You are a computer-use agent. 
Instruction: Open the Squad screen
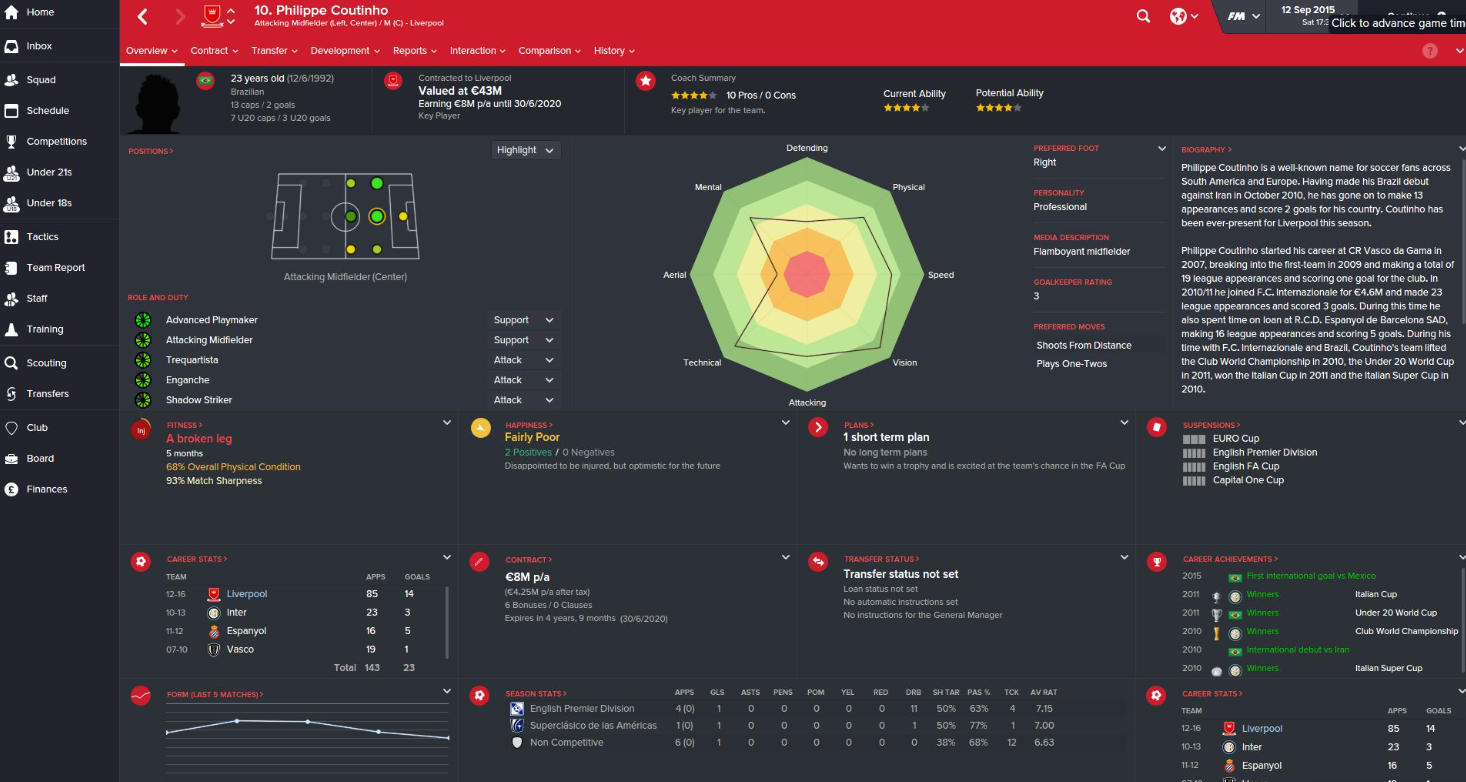pos(41,78)
